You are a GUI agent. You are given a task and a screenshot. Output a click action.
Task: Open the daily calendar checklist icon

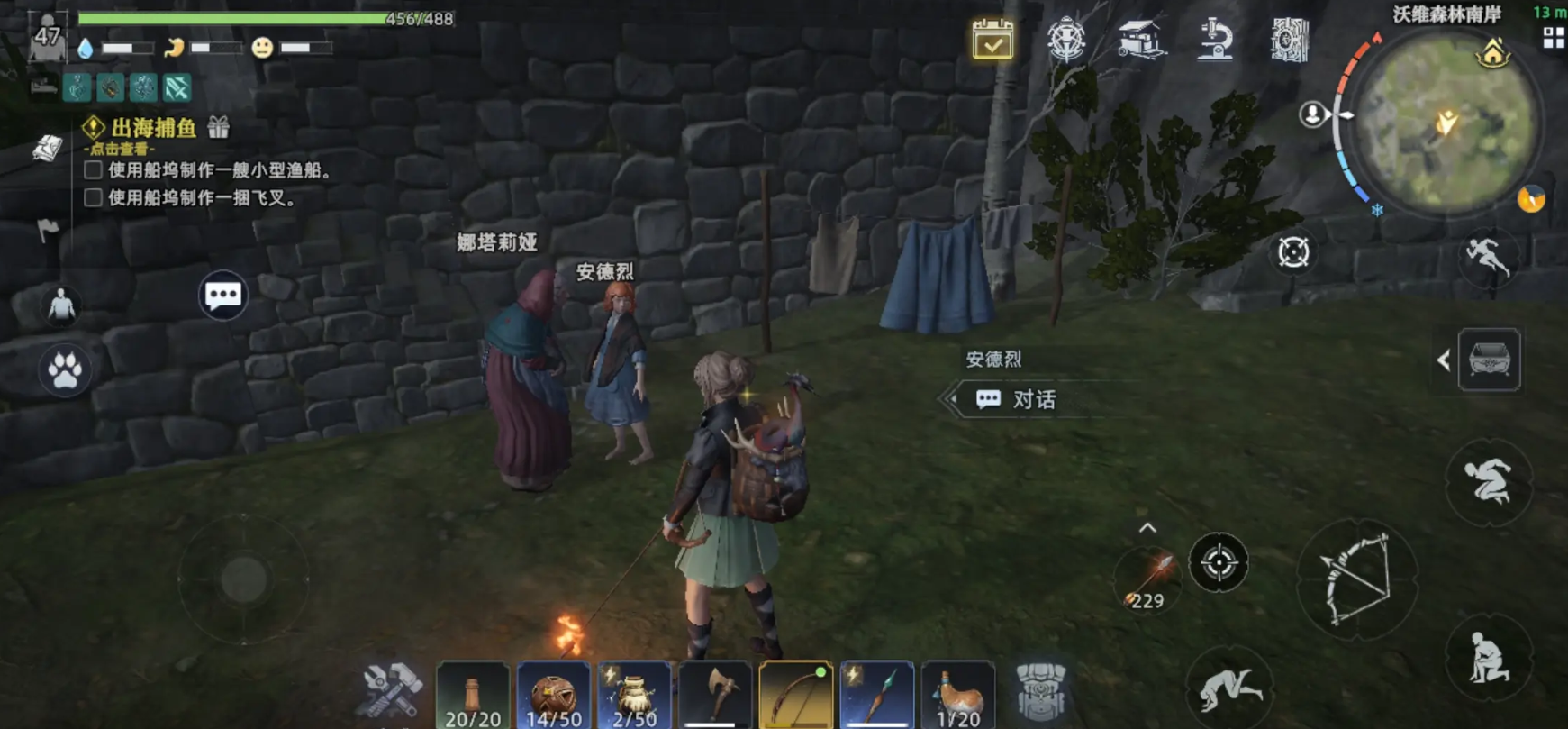pyautogui.click(x=992, y=41)
